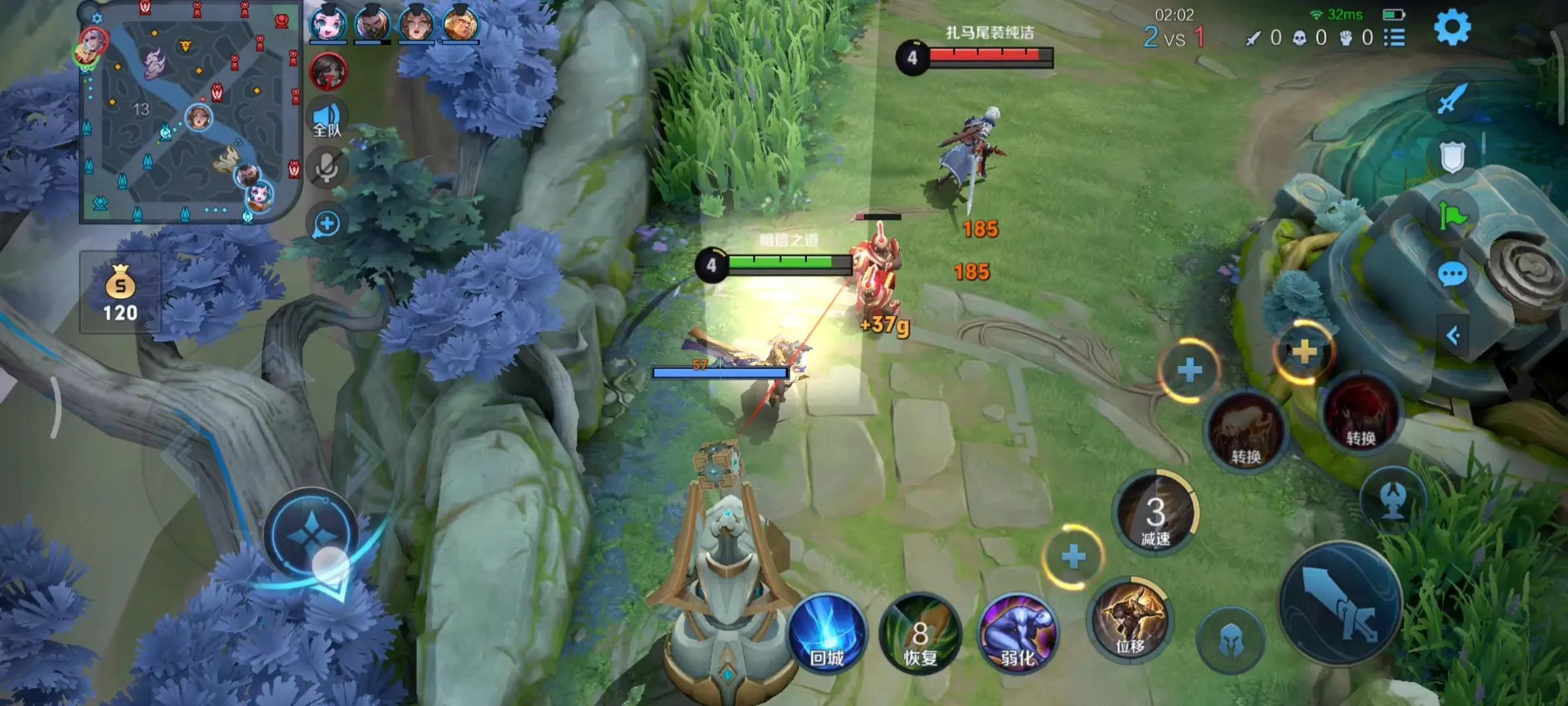Open the settings gear menu
Screen dimensions: 1568x706
click(x=1452, y=27)
